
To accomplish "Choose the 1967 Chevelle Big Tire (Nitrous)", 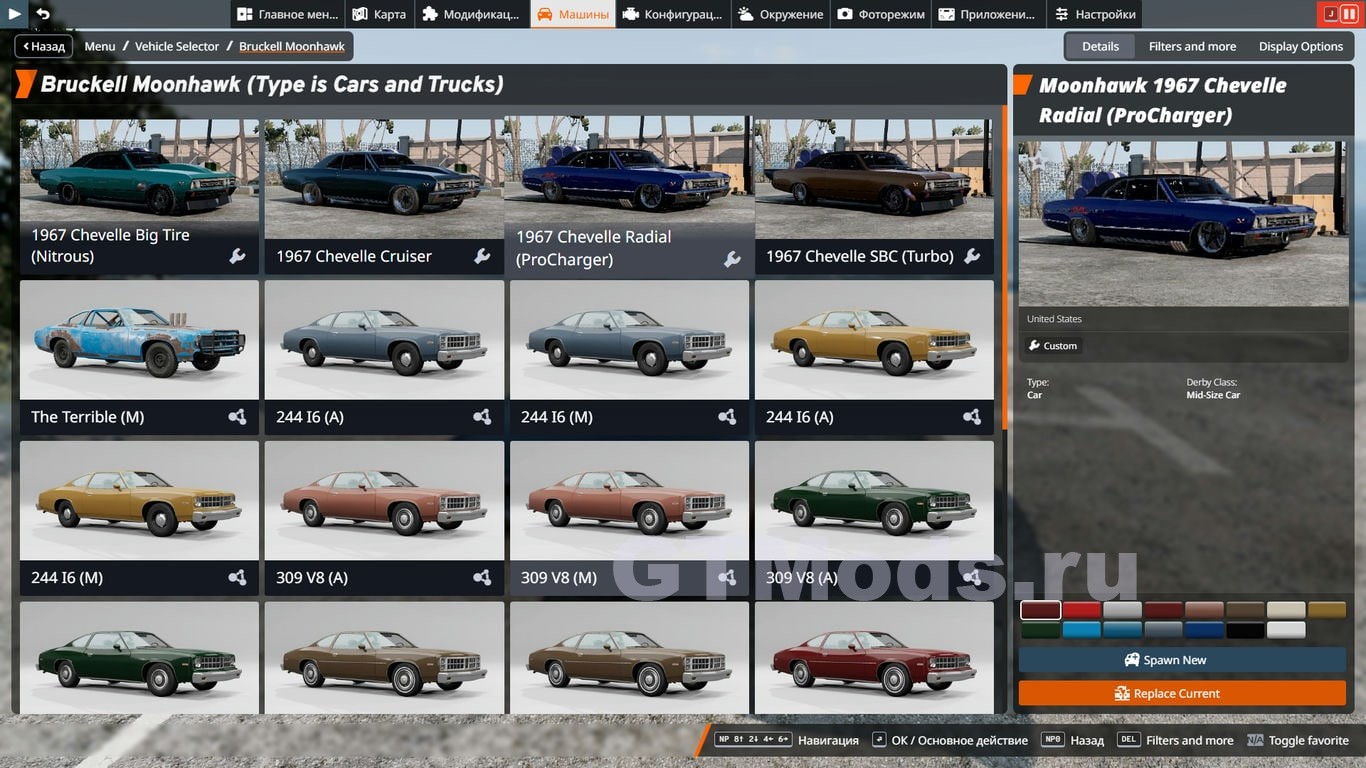I will pyautogui.click(x=139, y=196).
